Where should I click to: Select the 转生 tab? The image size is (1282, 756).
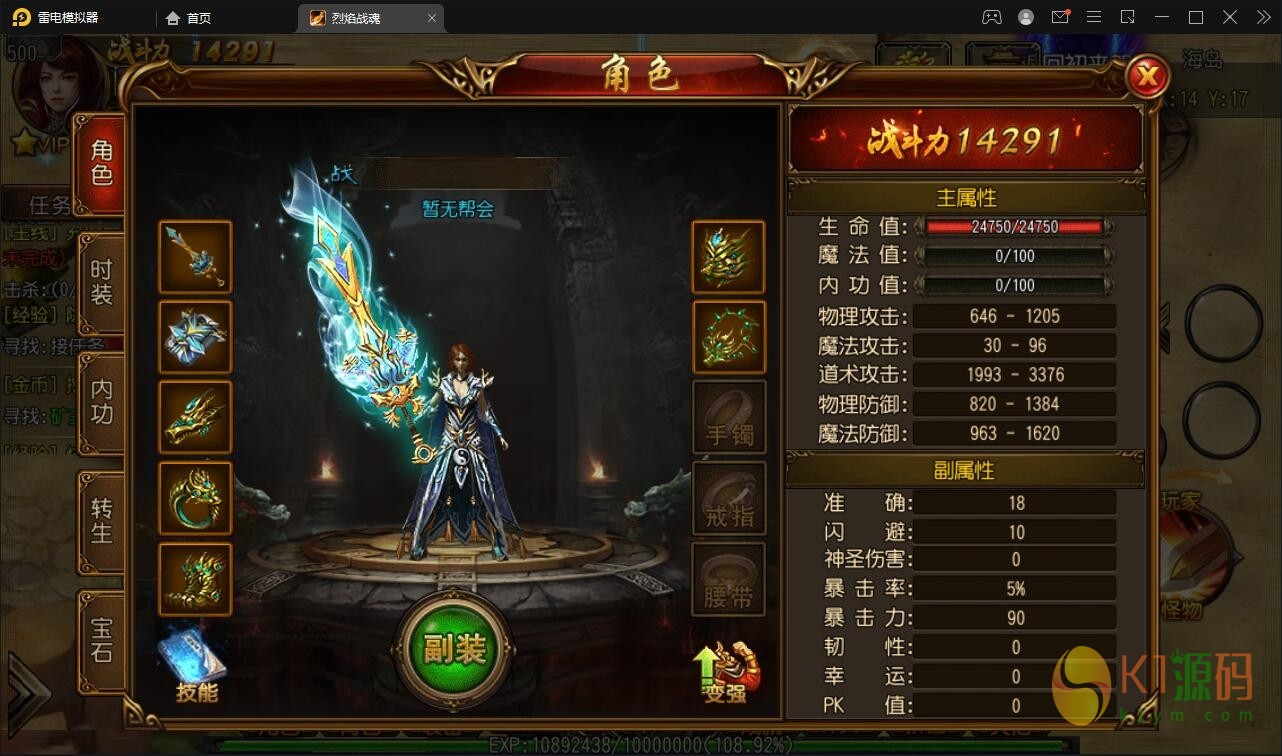click(x=101, y=520)
